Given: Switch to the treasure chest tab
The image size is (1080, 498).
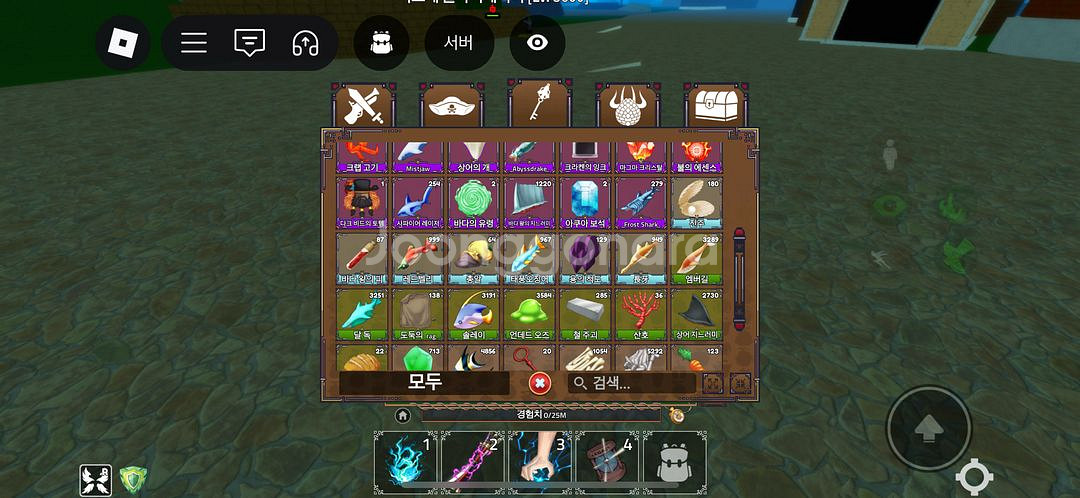Looking at the screenshot, I should [716, 105].
